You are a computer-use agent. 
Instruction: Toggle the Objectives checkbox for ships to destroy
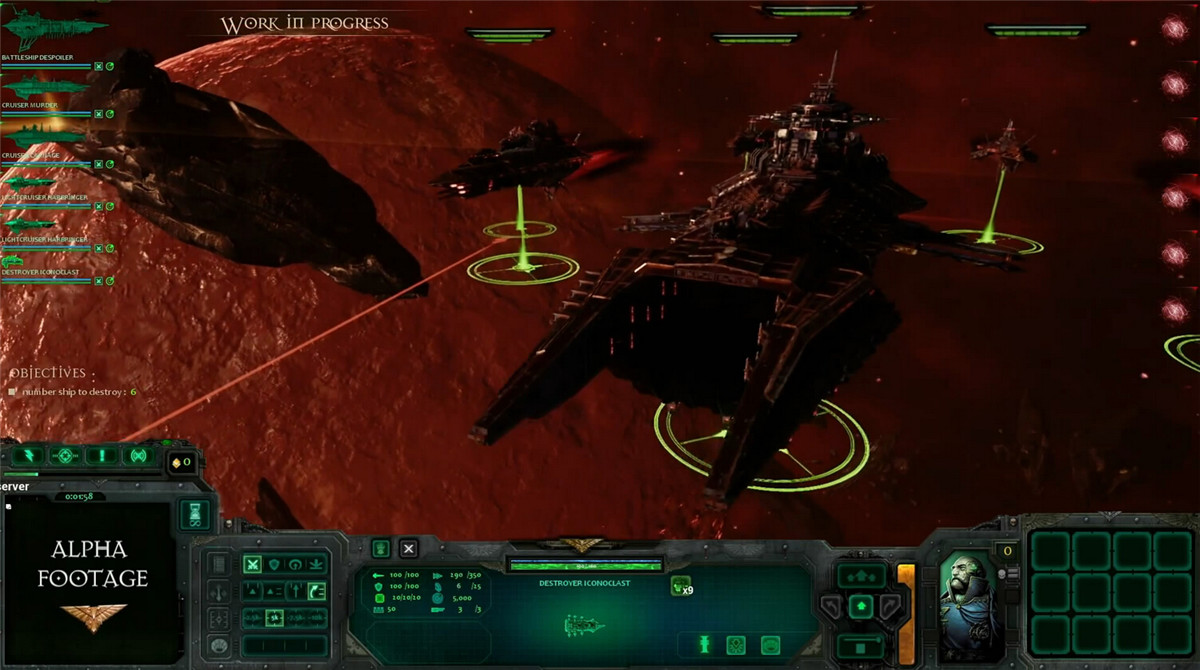click(x=13, y=392)
